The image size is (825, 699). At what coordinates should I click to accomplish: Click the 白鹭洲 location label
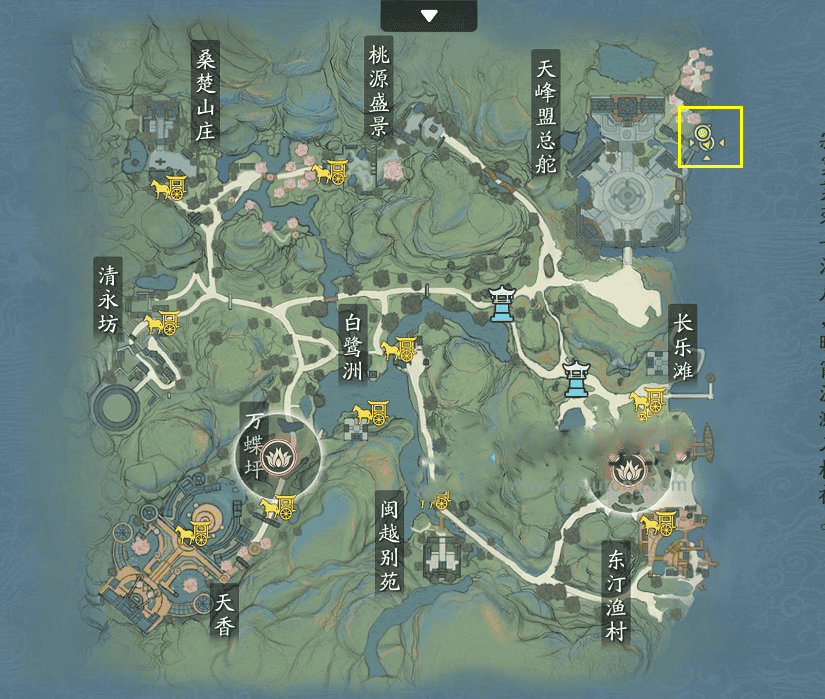point(351,345)
